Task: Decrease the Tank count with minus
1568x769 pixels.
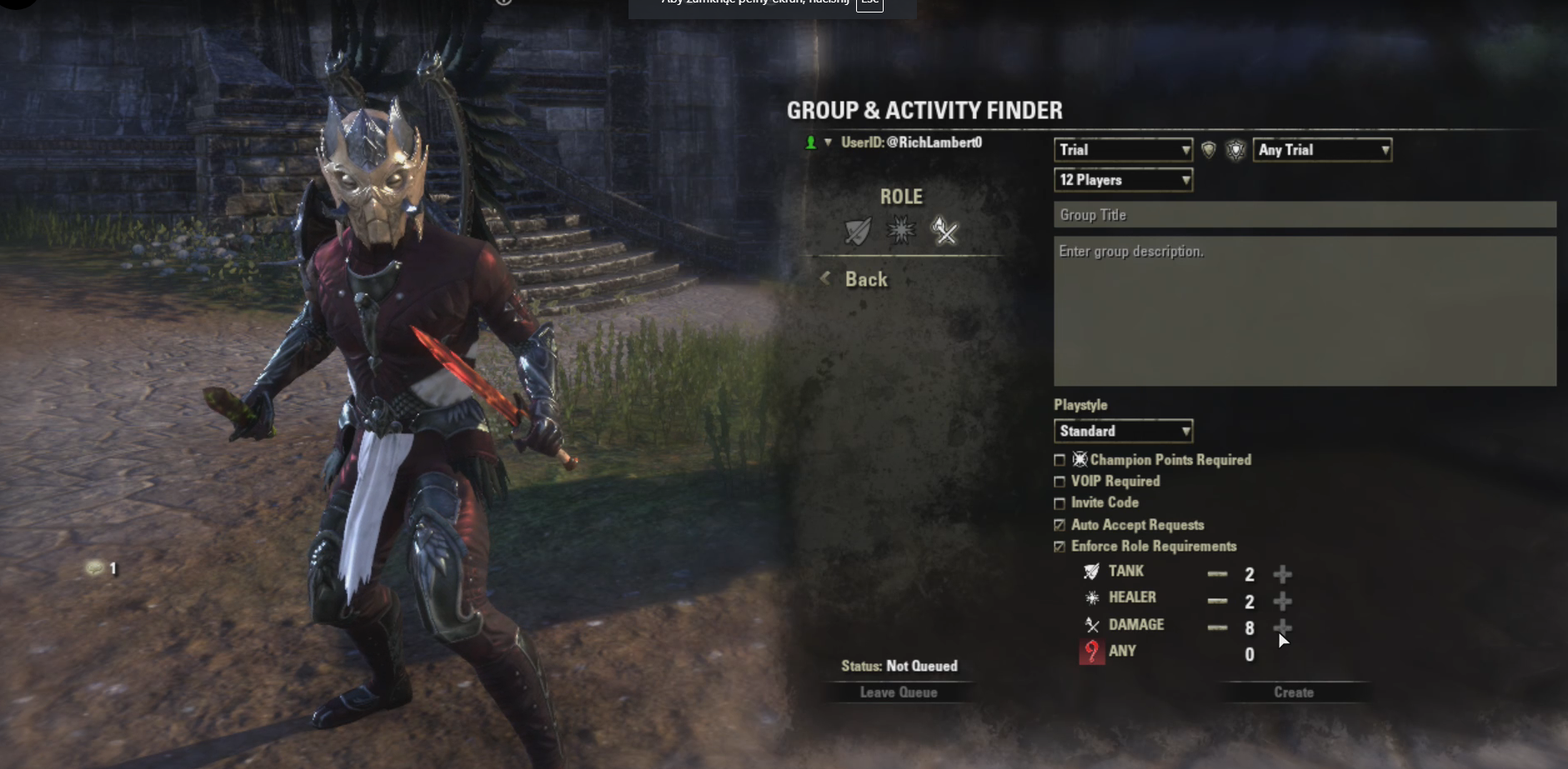Action: [1217, 574]
